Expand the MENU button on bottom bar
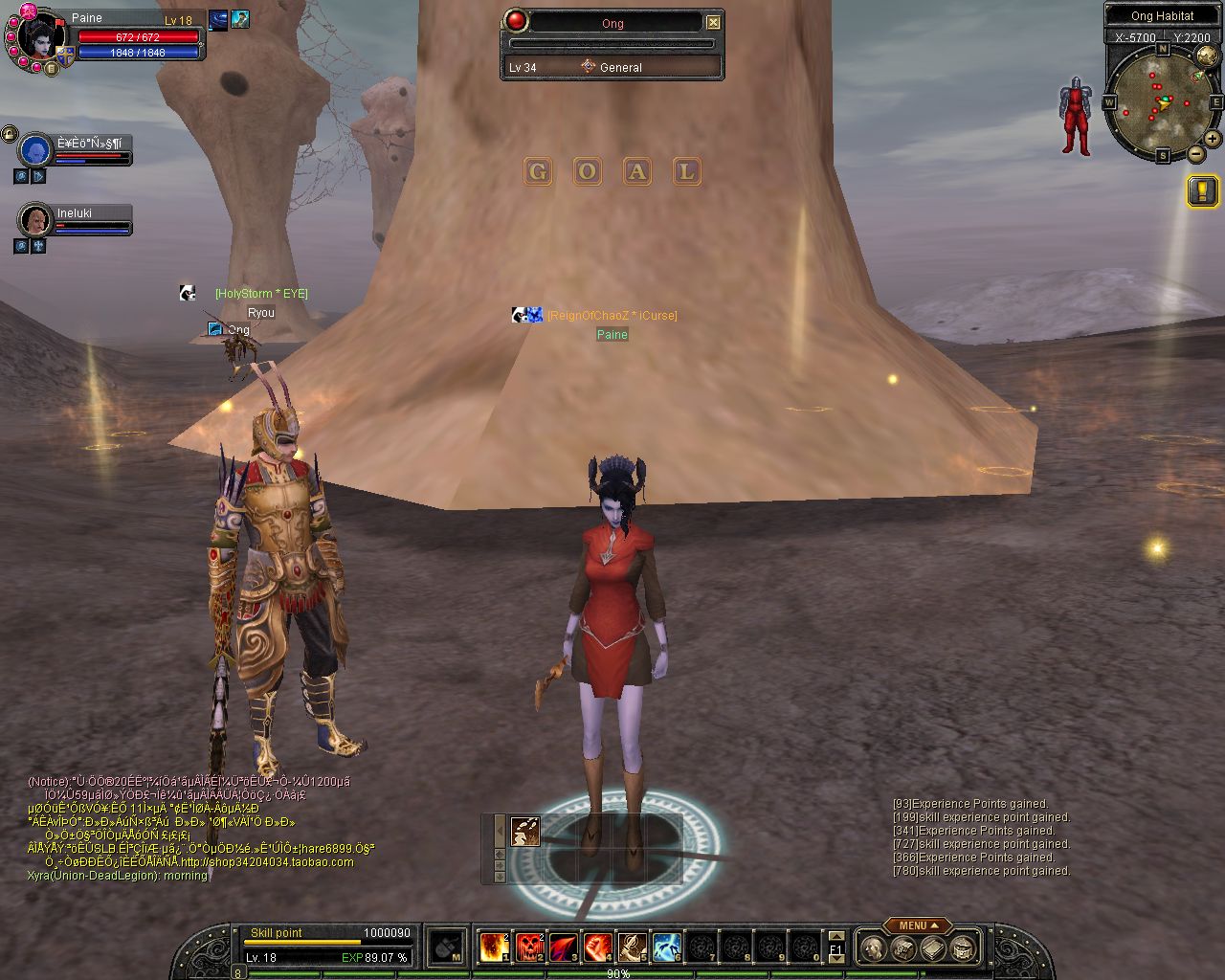1225x980 pixels. tap(916, 925)
